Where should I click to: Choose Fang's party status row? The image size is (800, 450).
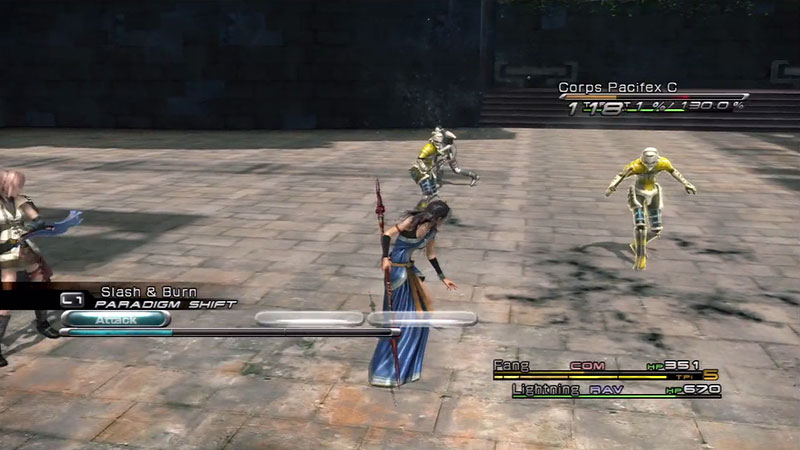(606, 367)
